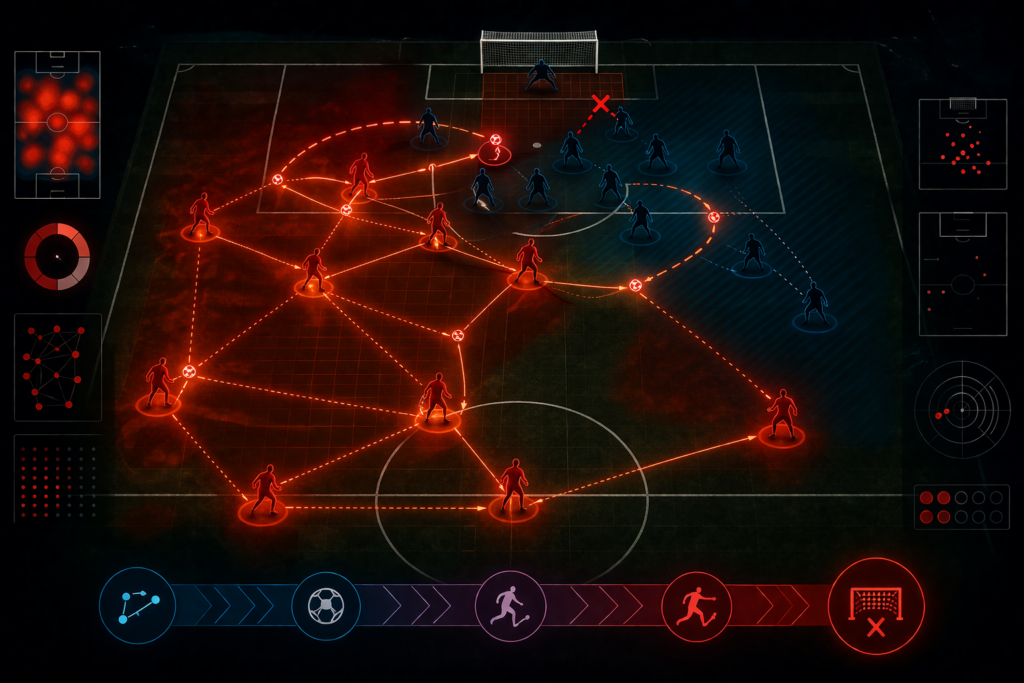Image resolution: width=1024 pixels, height=683 pixels.
Task: Select the circular radar widget
Action: tap(962, 409)
